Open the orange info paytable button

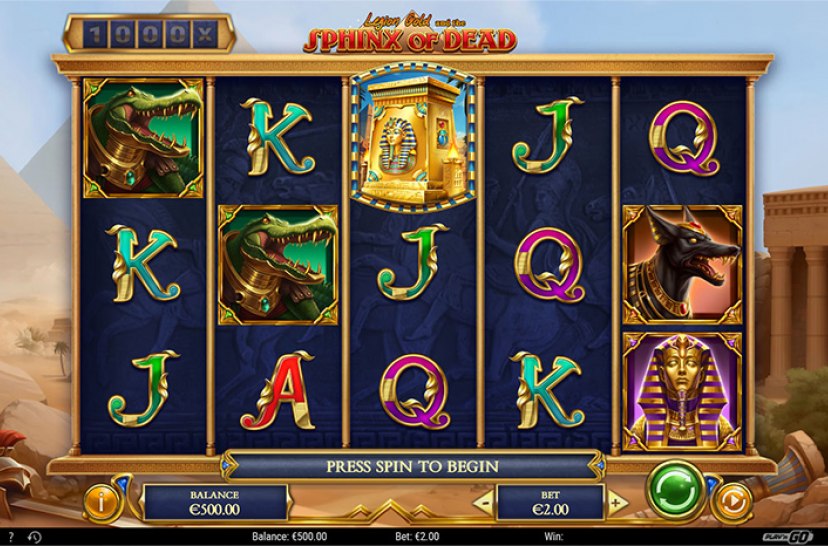point(101,501)
